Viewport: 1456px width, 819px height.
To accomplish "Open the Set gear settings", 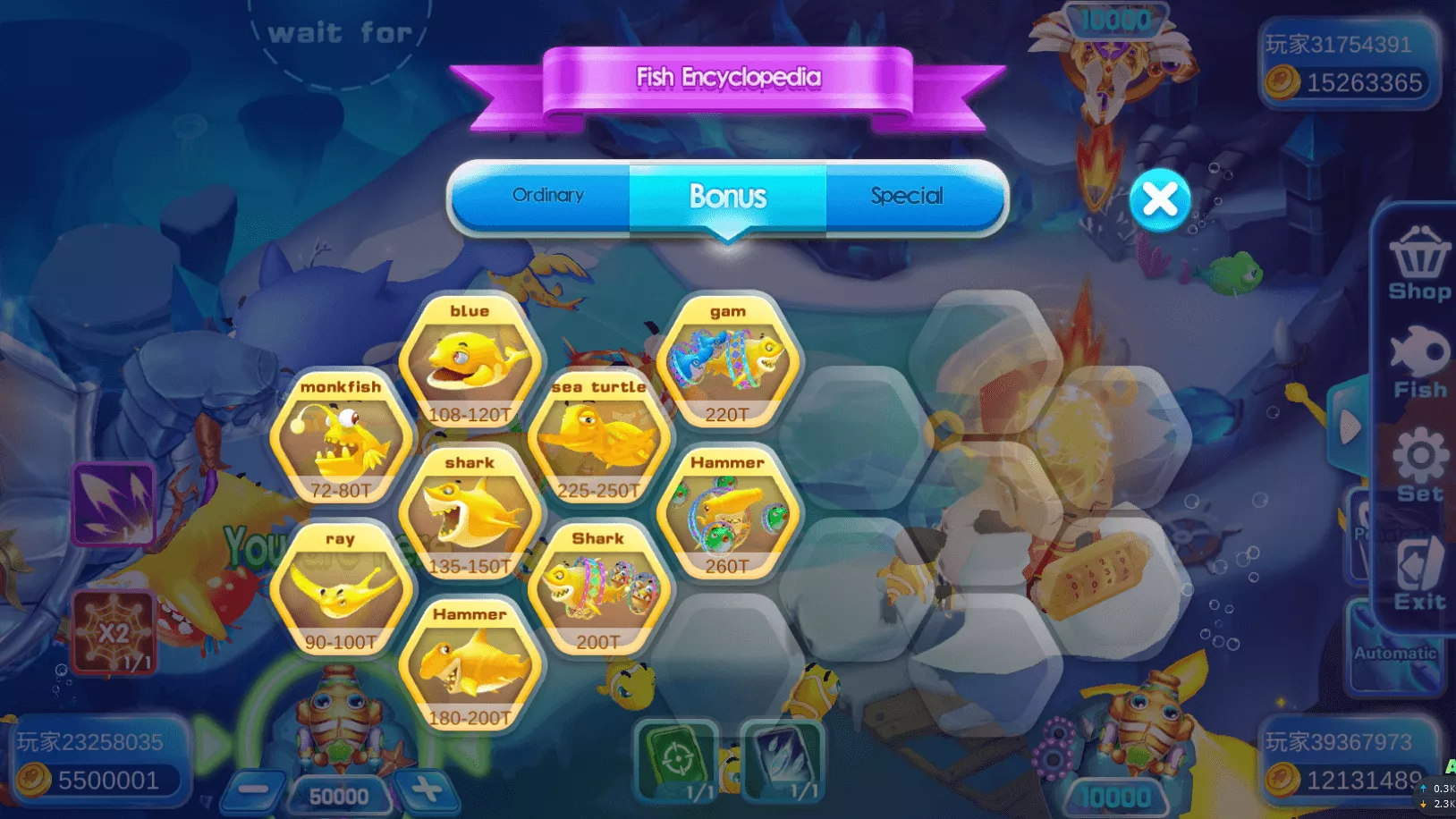I will [x=1419, y=465].
